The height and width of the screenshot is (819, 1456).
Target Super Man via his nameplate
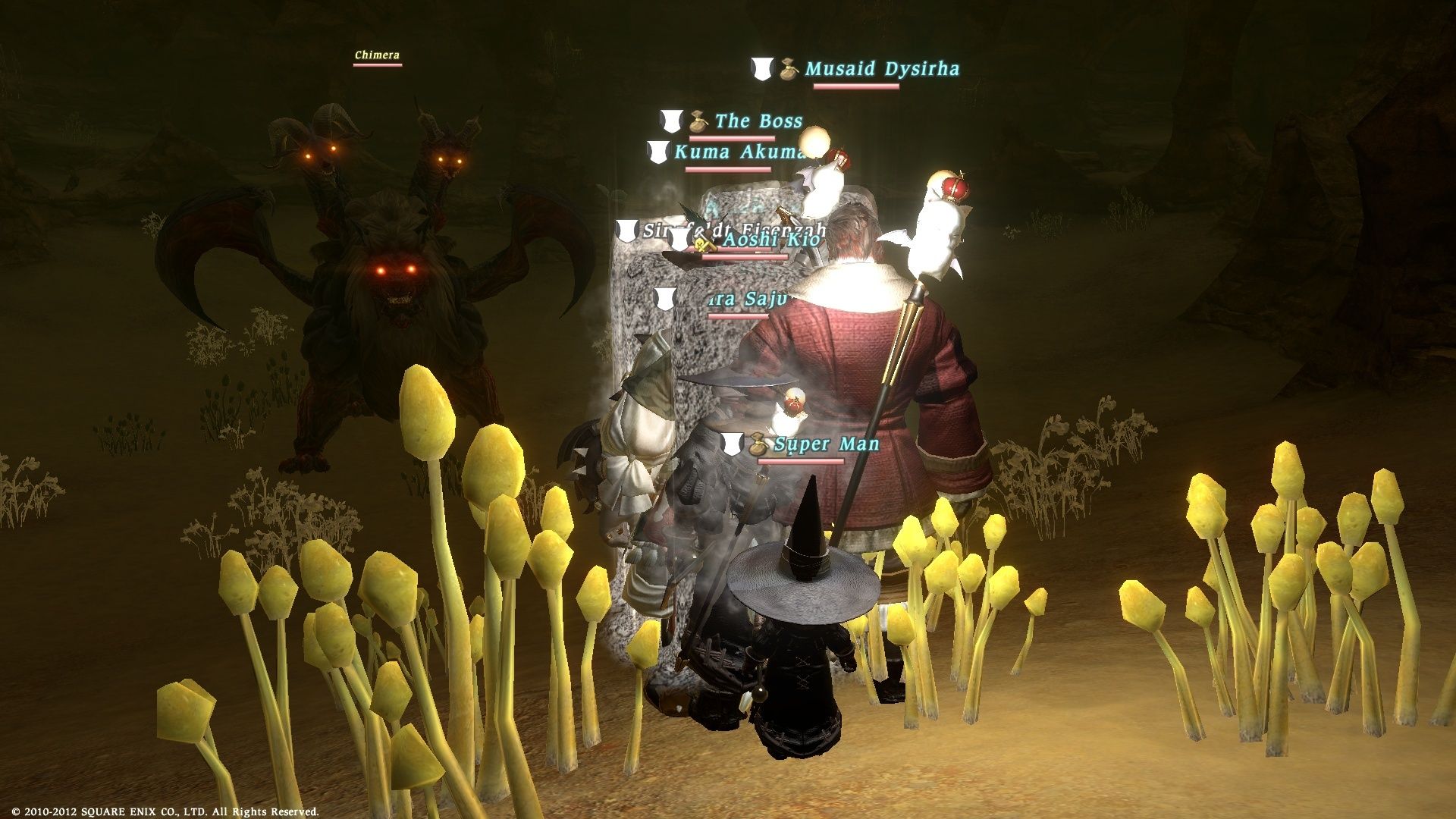coord(826,444)
